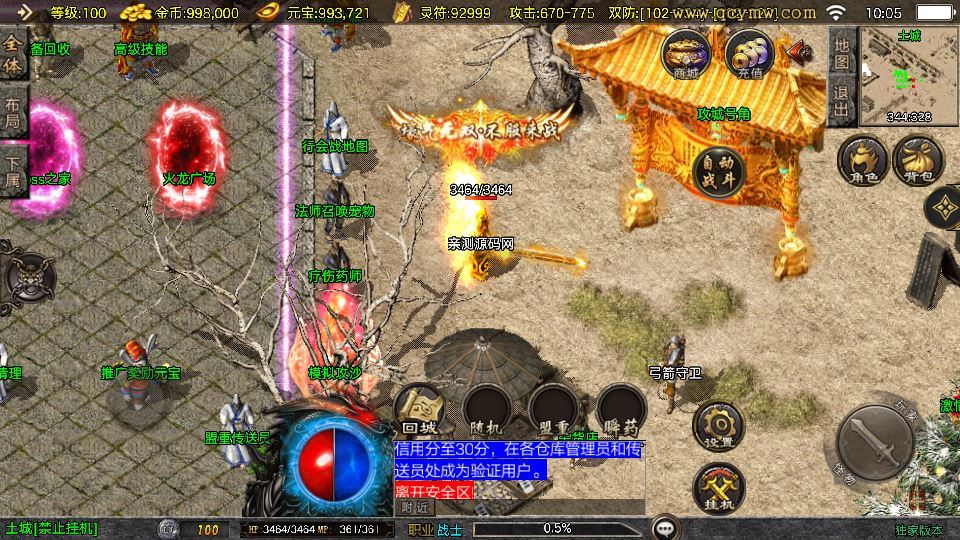This screenshot has width=960, height=540.
Task: Open the 布局 layout tab
Action: click(x=13, y=108)
